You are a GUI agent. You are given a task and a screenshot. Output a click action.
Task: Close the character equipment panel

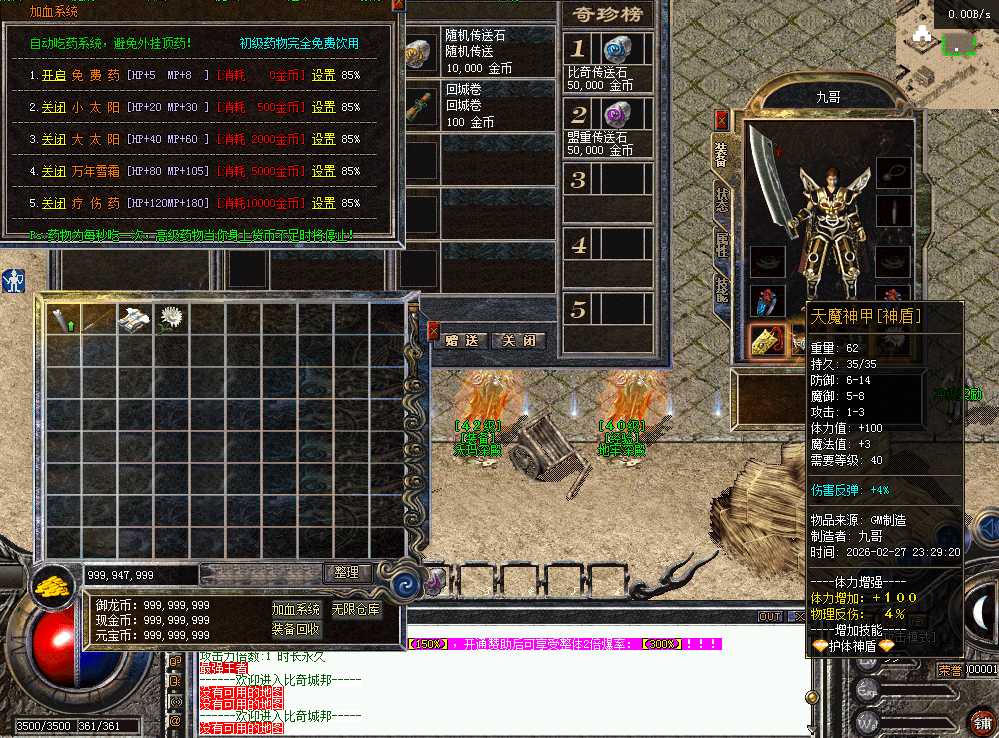point(721,119)
